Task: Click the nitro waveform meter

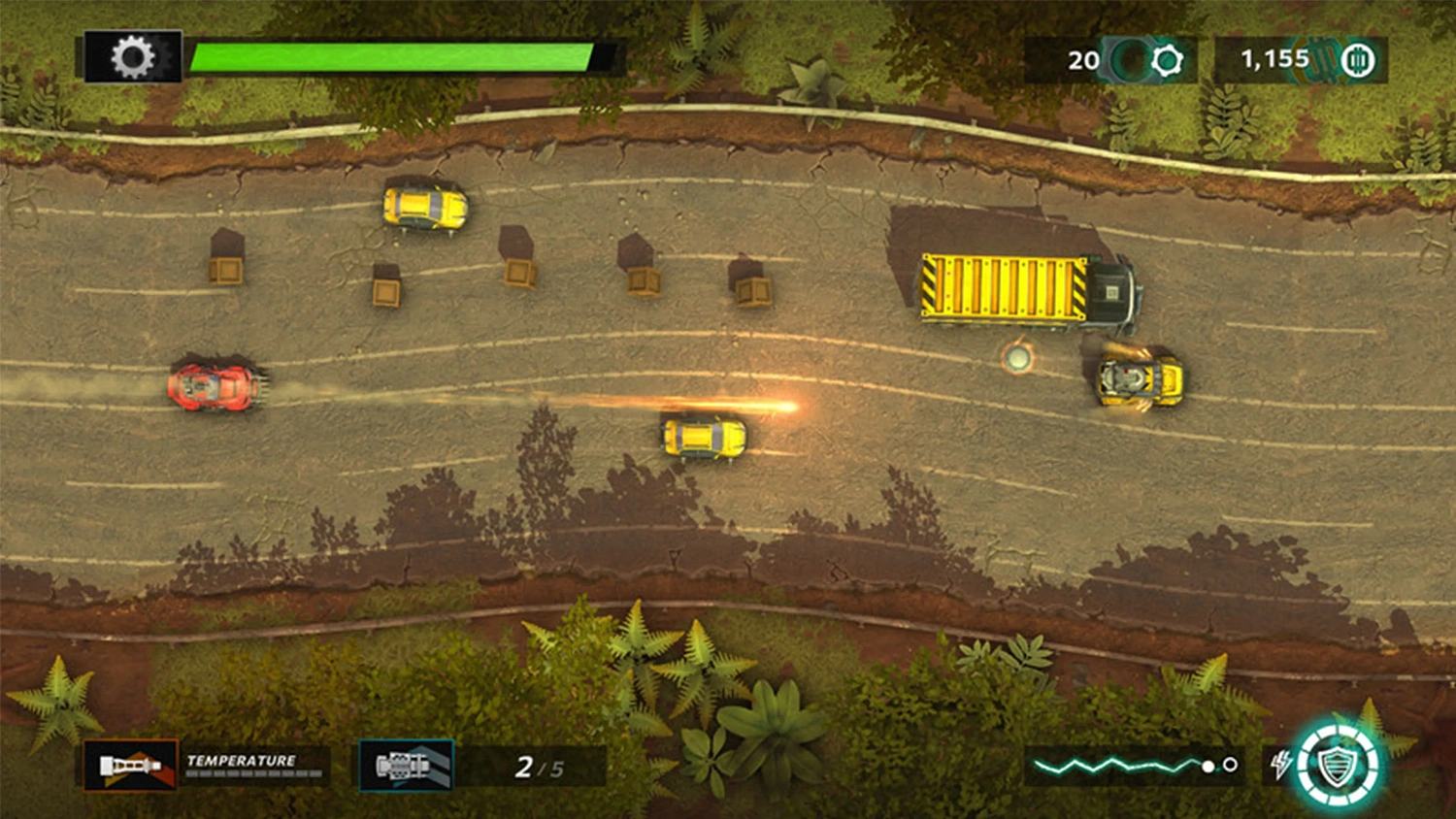Action: 1116,766
